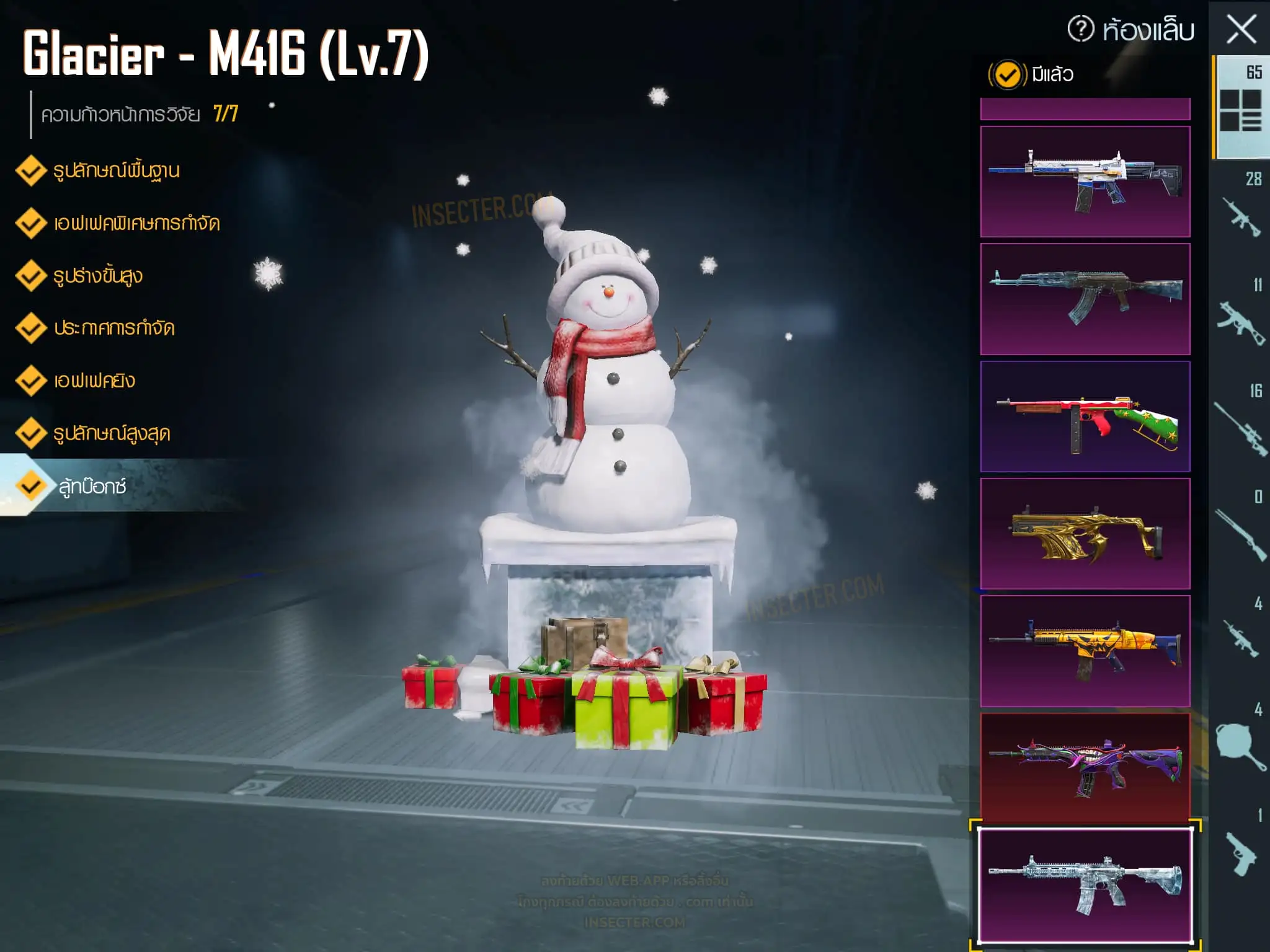This screenshot has width=1270, height=952.
Task: Choose the ประกาศการกำจัด upgrade entry
Action: pos(113,328)
